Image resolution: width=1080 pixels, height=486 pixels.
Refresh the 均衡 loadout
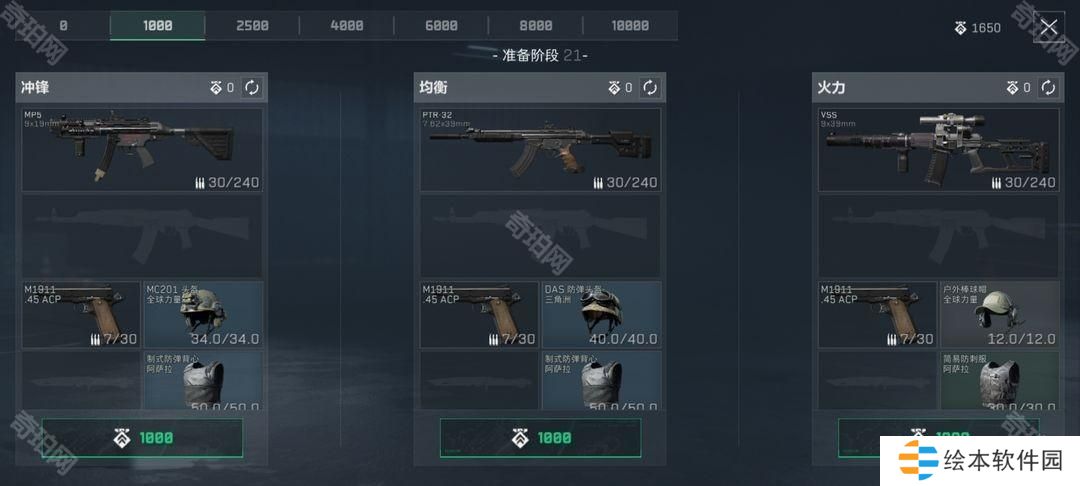[x=650, y=88]
